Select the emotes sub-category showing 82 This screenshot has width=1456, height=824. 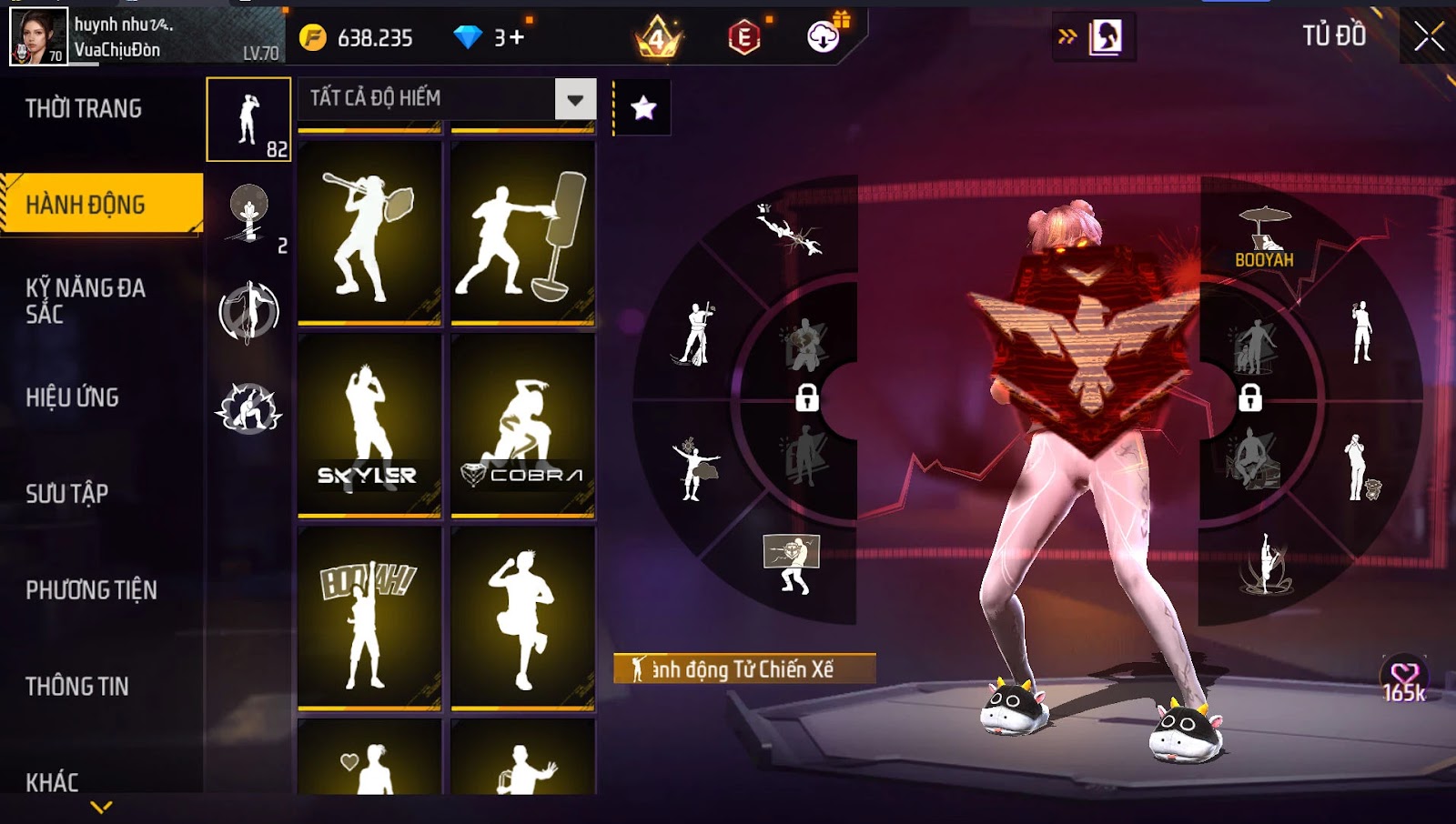click(x=248, y=119)
